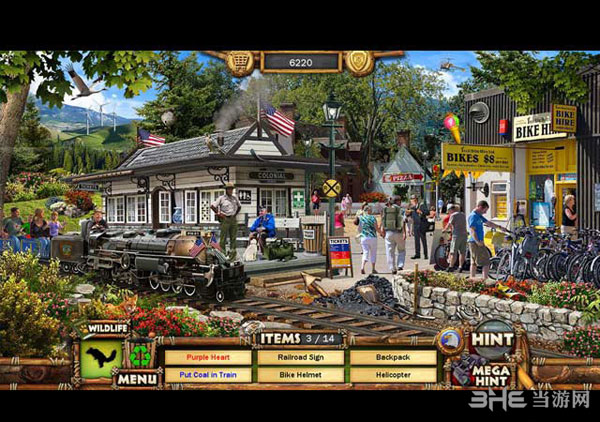Viewport: 600px width, 422px height.
Task: Open the gold shield badge
Action: click(x=359, y=63)
